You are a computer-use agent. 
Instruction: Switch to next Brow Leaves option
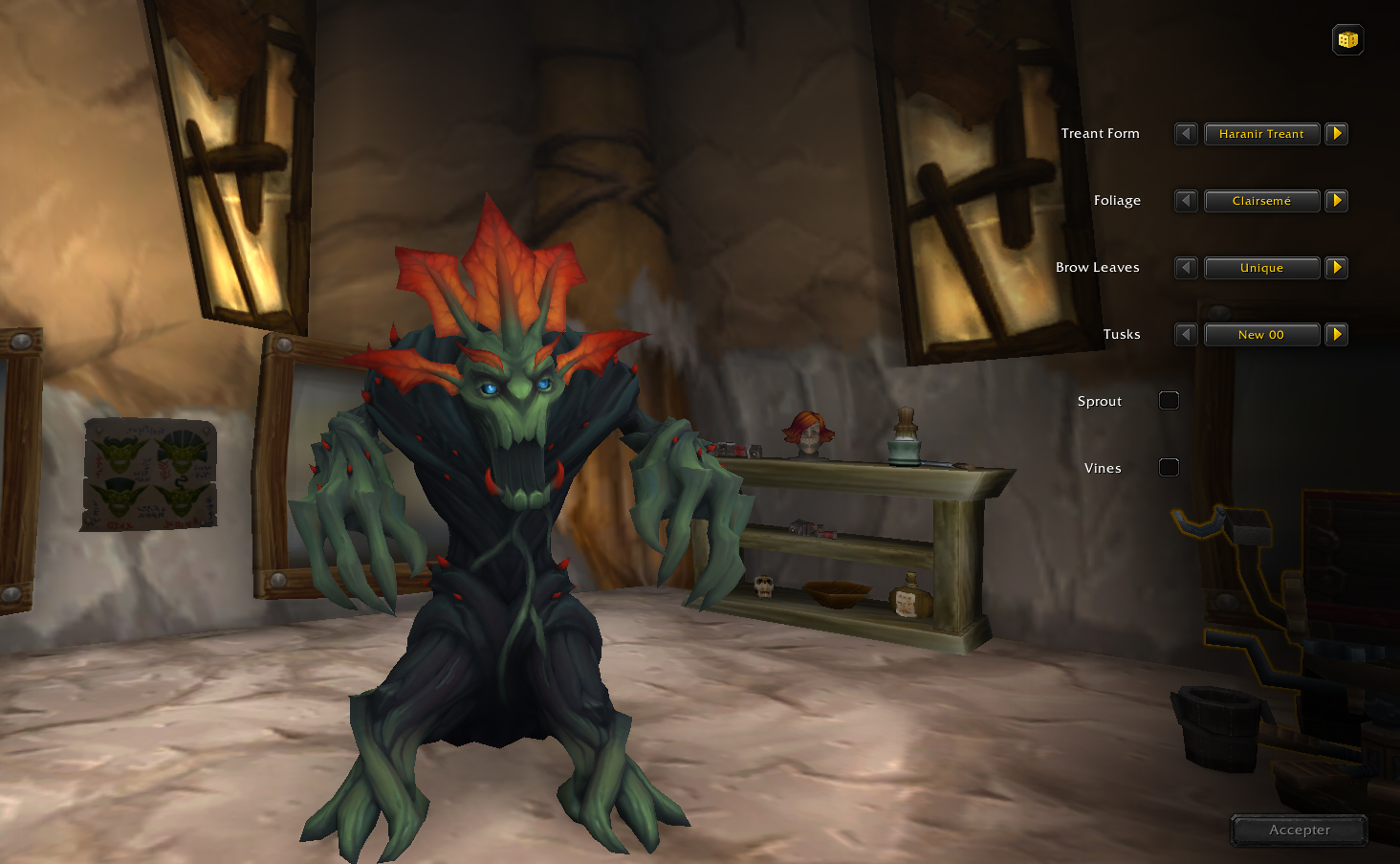pyautogui.click(x=1337, y=268)
